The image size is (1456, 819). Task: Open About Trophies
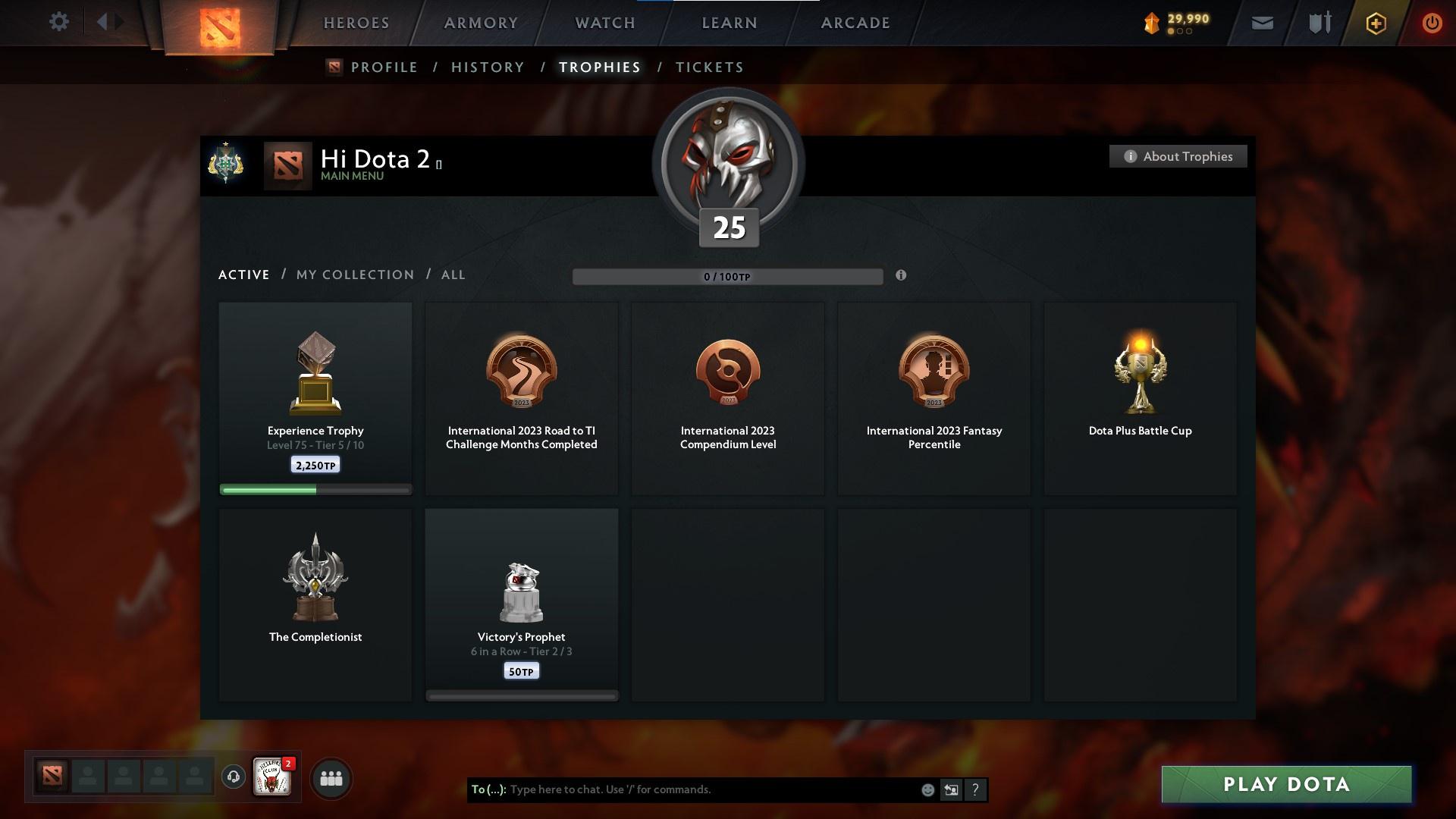click(1178, 156)
